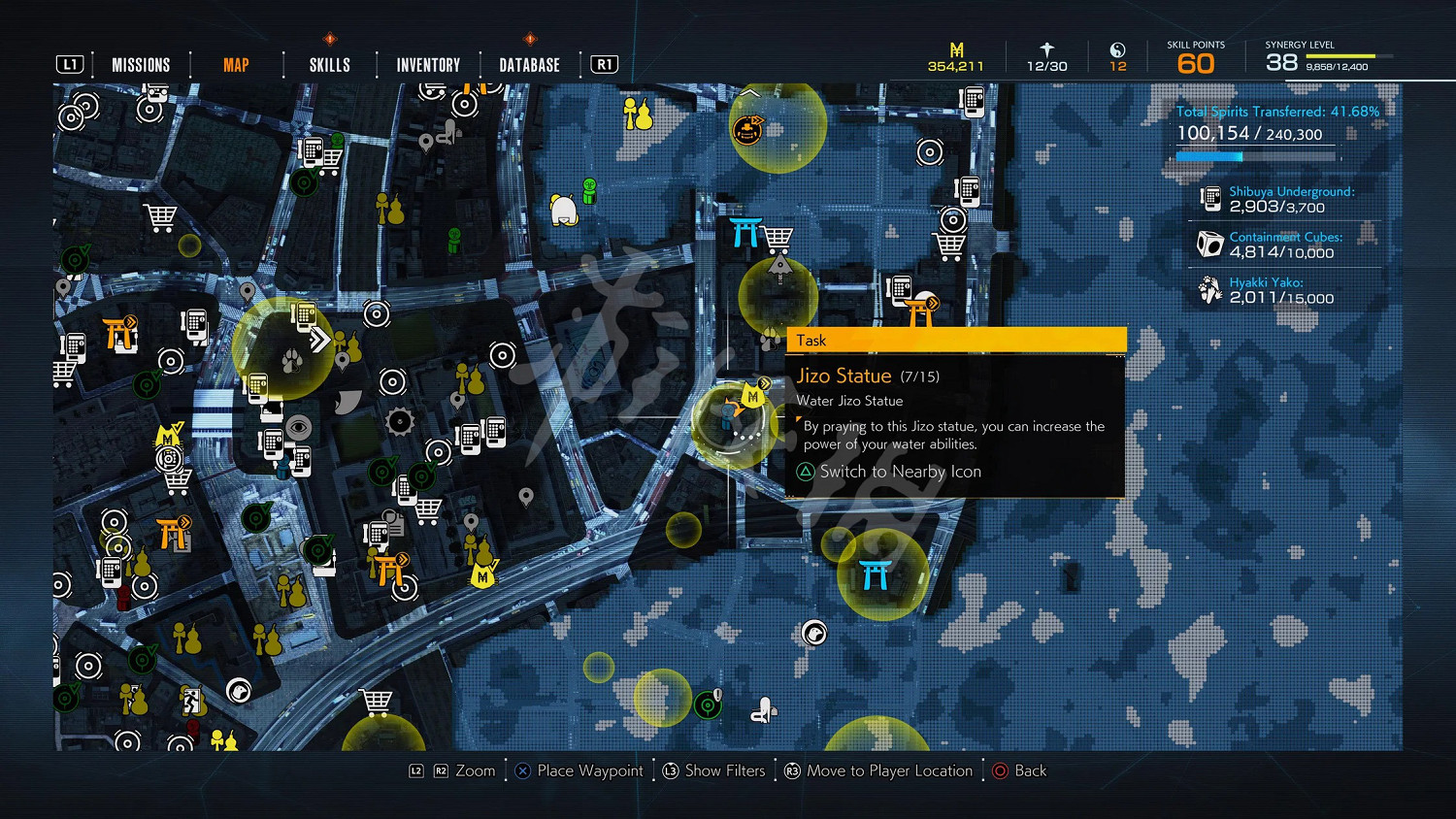Pick the green exclamation target marker
This screenshot has width=1456, height=819.
(709, 704)
